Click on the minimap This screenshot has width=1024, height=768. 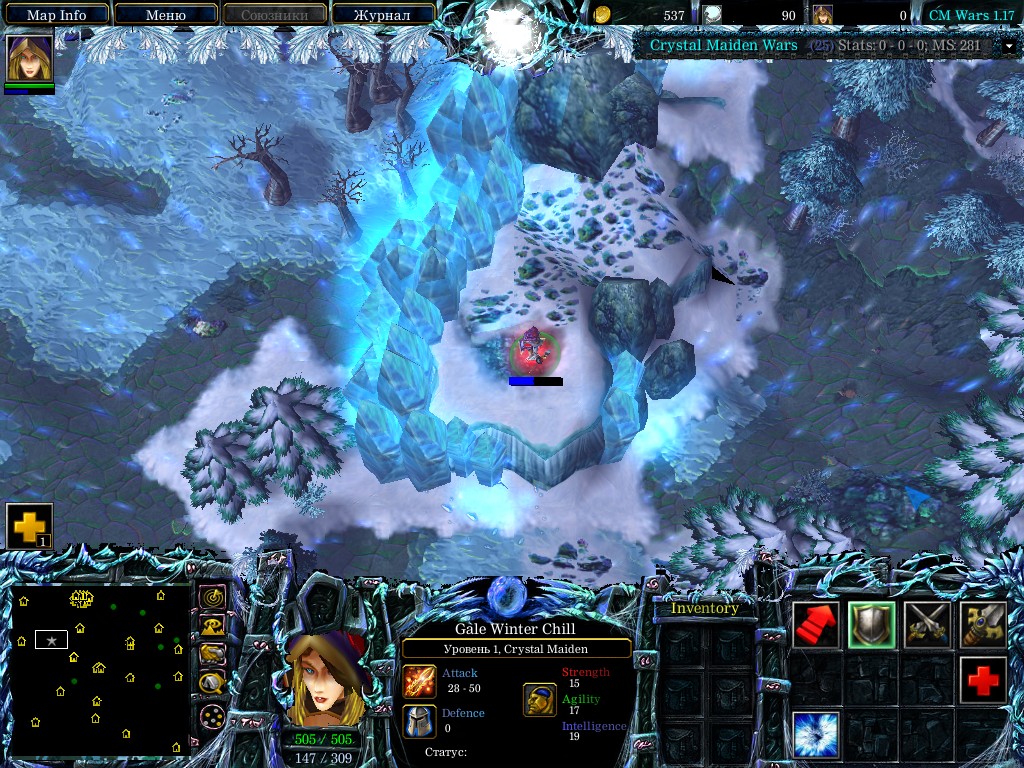tap(100, 671)
